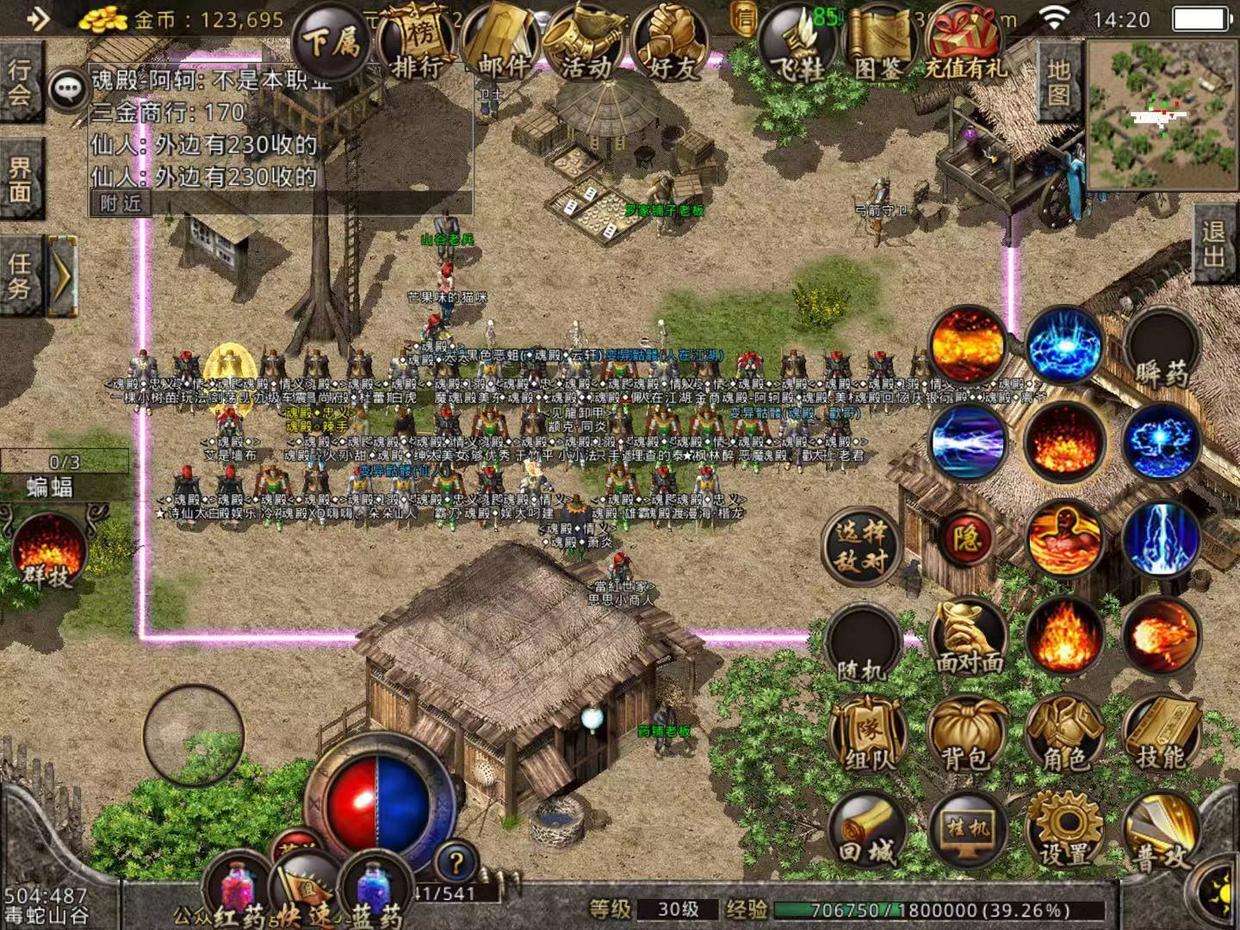Use the 回城 return-to-town scroll
This screenshot has width=1240, height=930.
coord(867,830)
